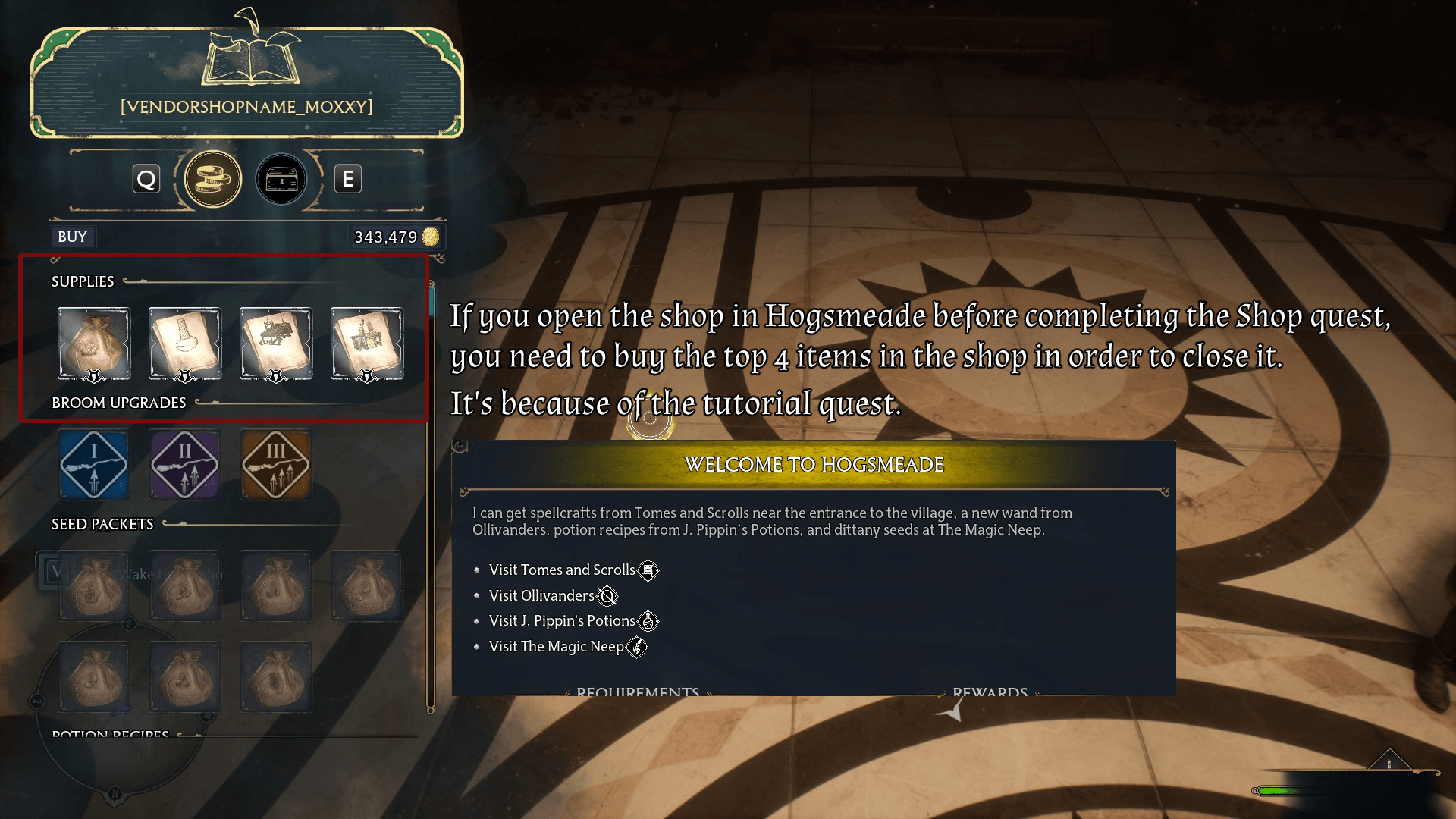Expand the SEED PACKETS section
The height and width of the screenshot is (819, 1456).
(x=102, y=523)
